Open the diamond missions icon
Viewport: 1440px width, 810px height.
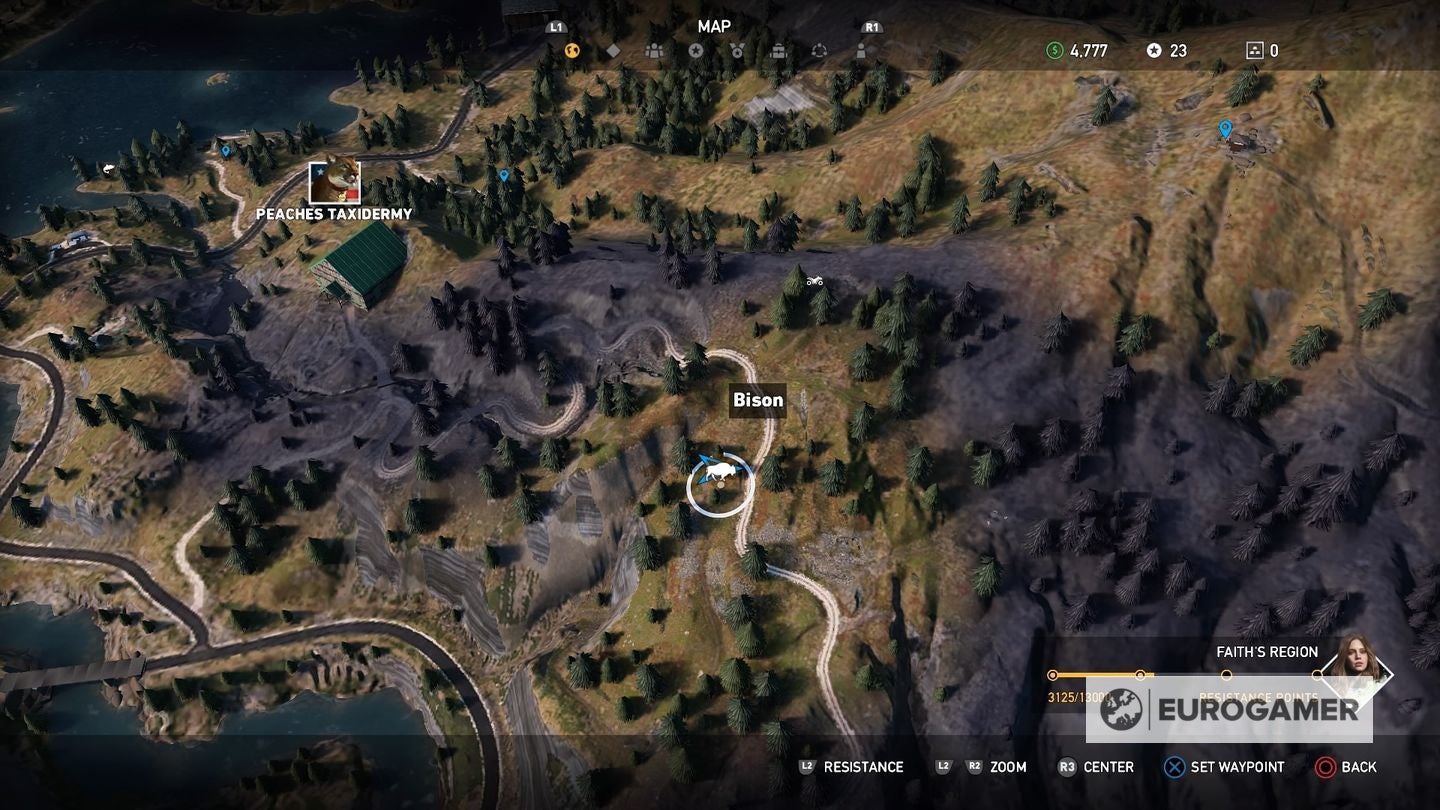point(613,48)
